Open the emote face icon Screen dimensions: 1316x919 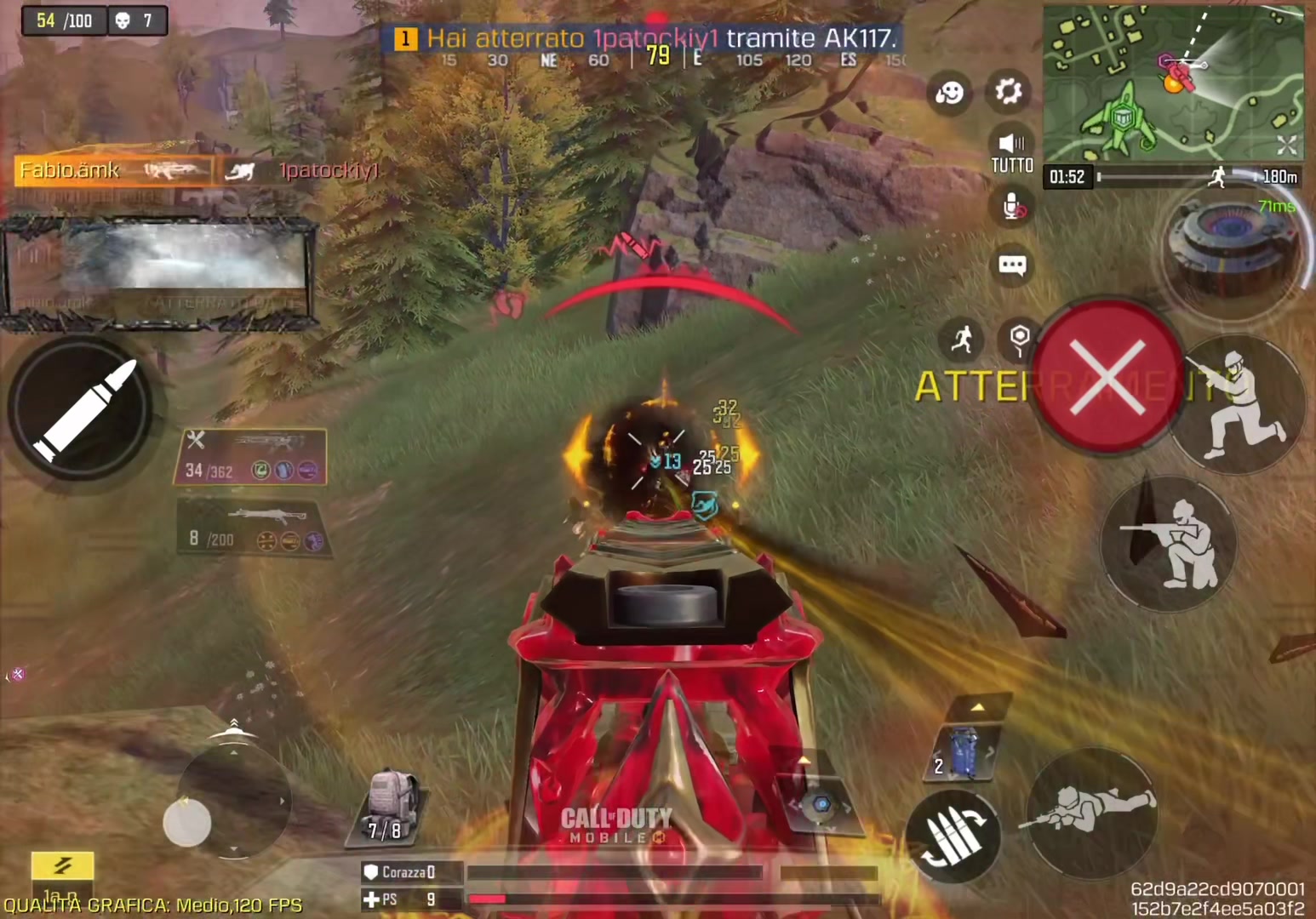pyautogui.click(x=949, y=92)
